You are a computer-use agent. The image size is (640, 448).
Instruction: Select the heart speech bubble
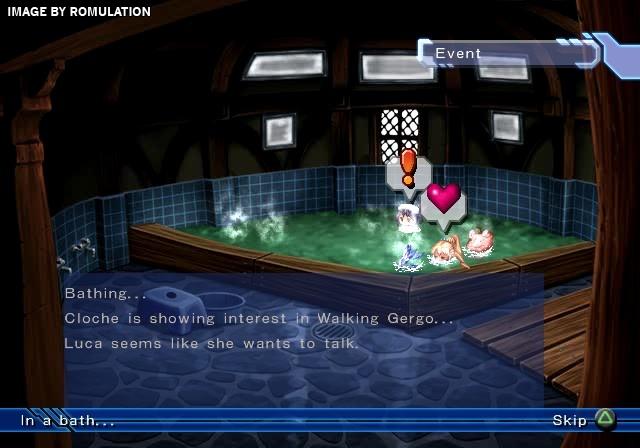[443, 199]
